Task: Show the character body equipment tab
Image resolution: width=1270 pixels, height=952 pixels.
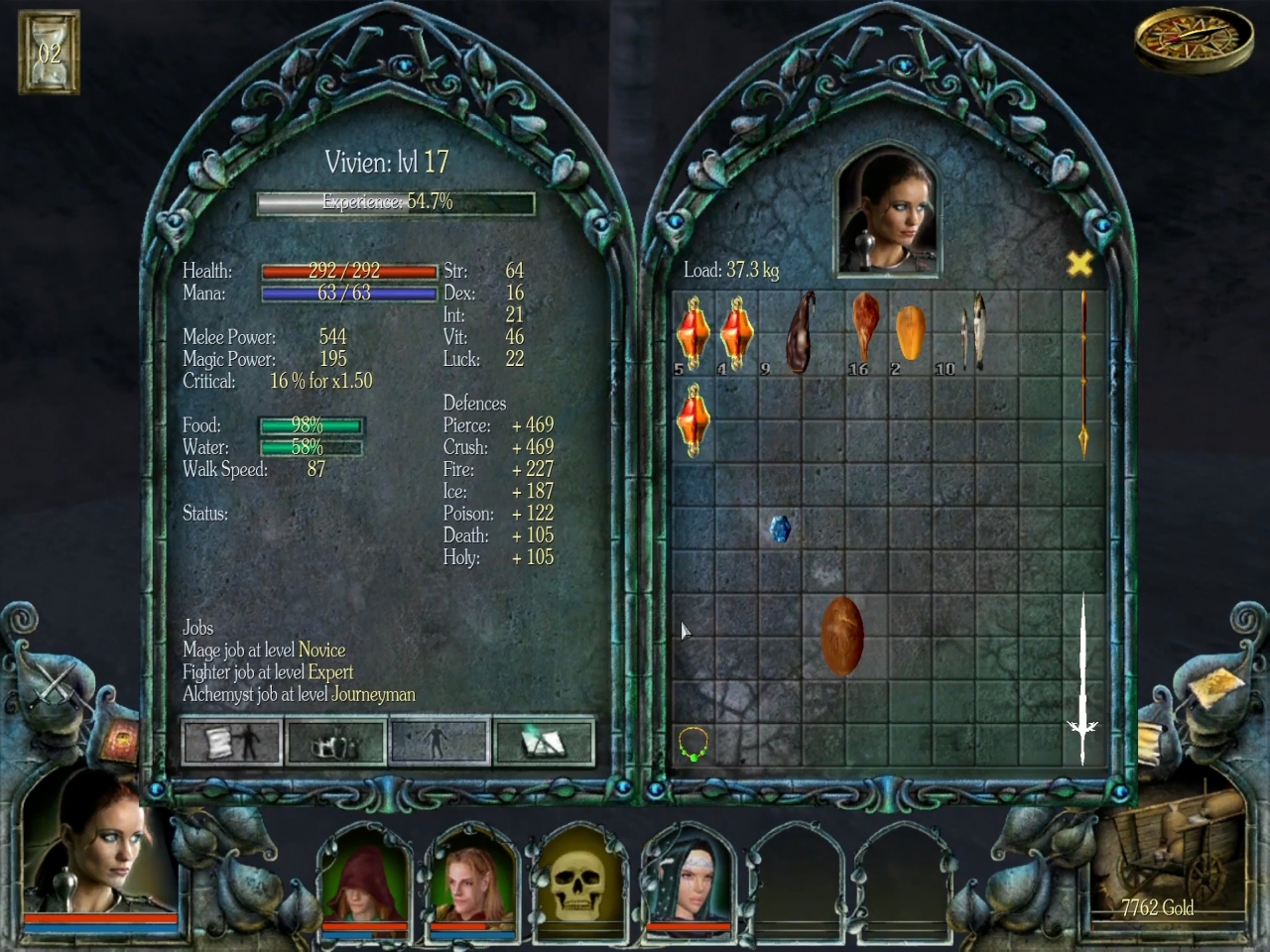Action: 440,742
